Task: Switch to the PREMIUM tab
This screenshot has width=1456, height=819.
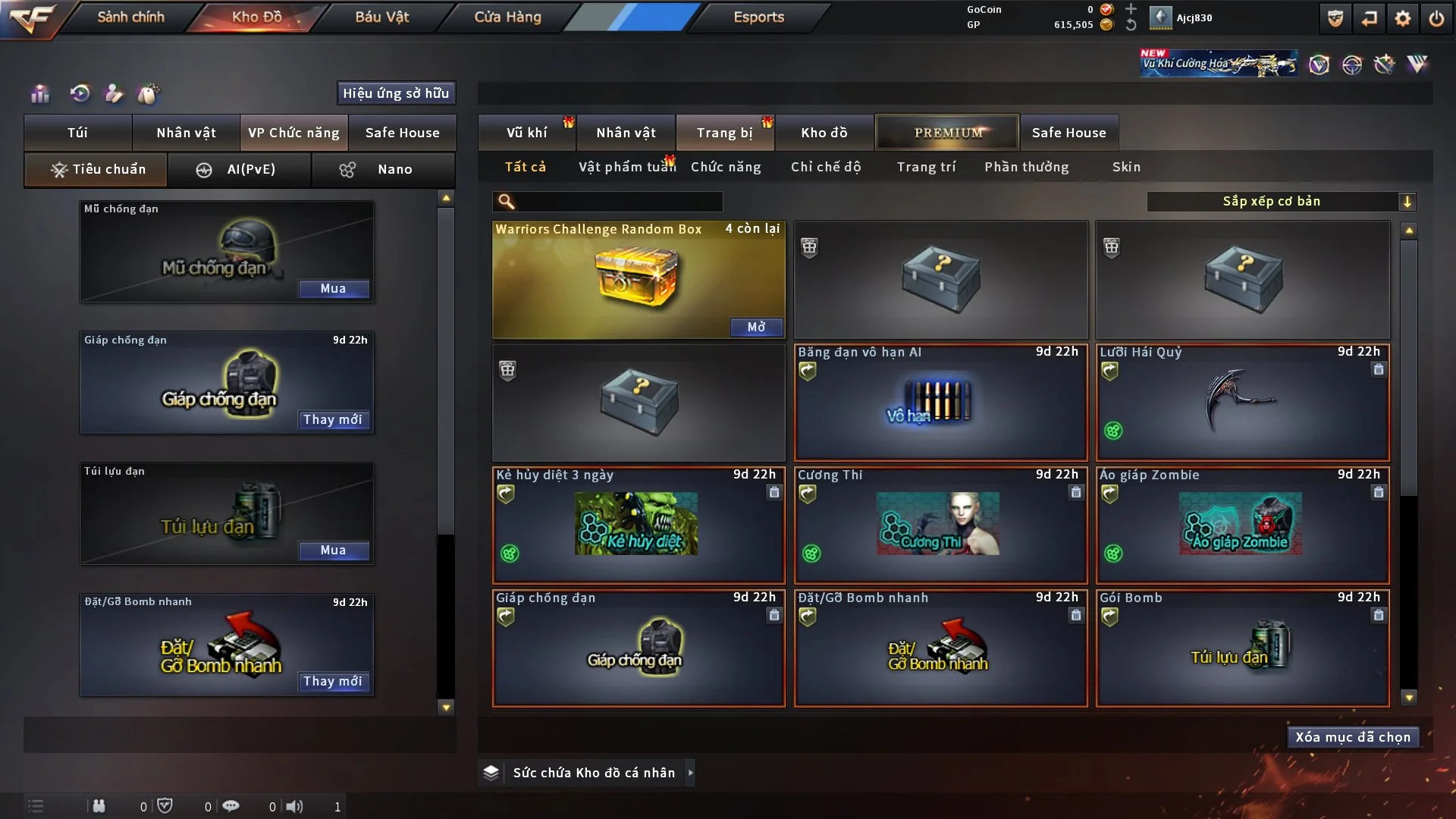Action: (947, 133)
